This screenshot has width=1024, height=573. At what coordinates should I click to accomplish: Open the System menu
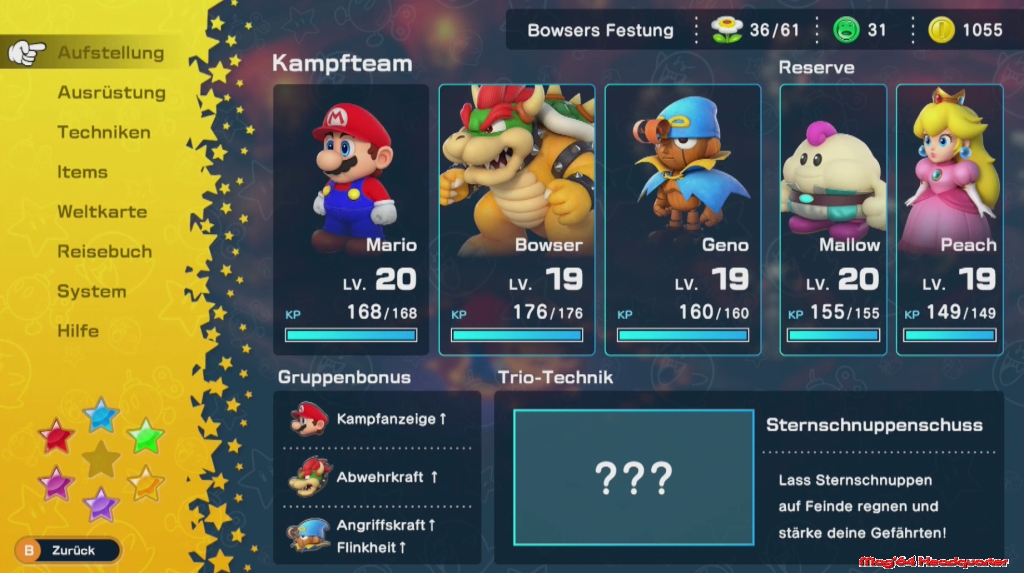[91, 292]
